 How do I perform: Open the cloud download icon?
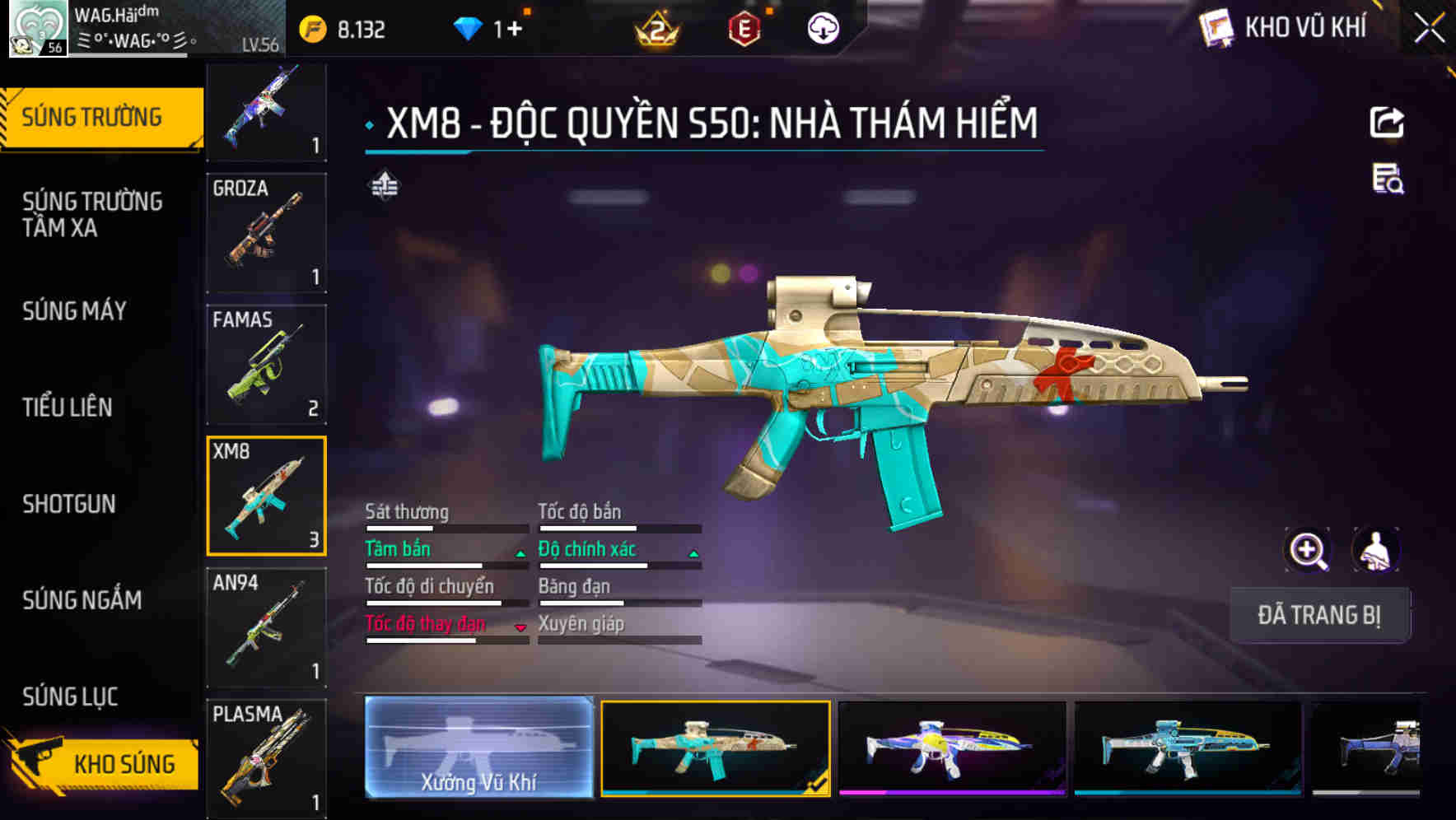[822, 26]
